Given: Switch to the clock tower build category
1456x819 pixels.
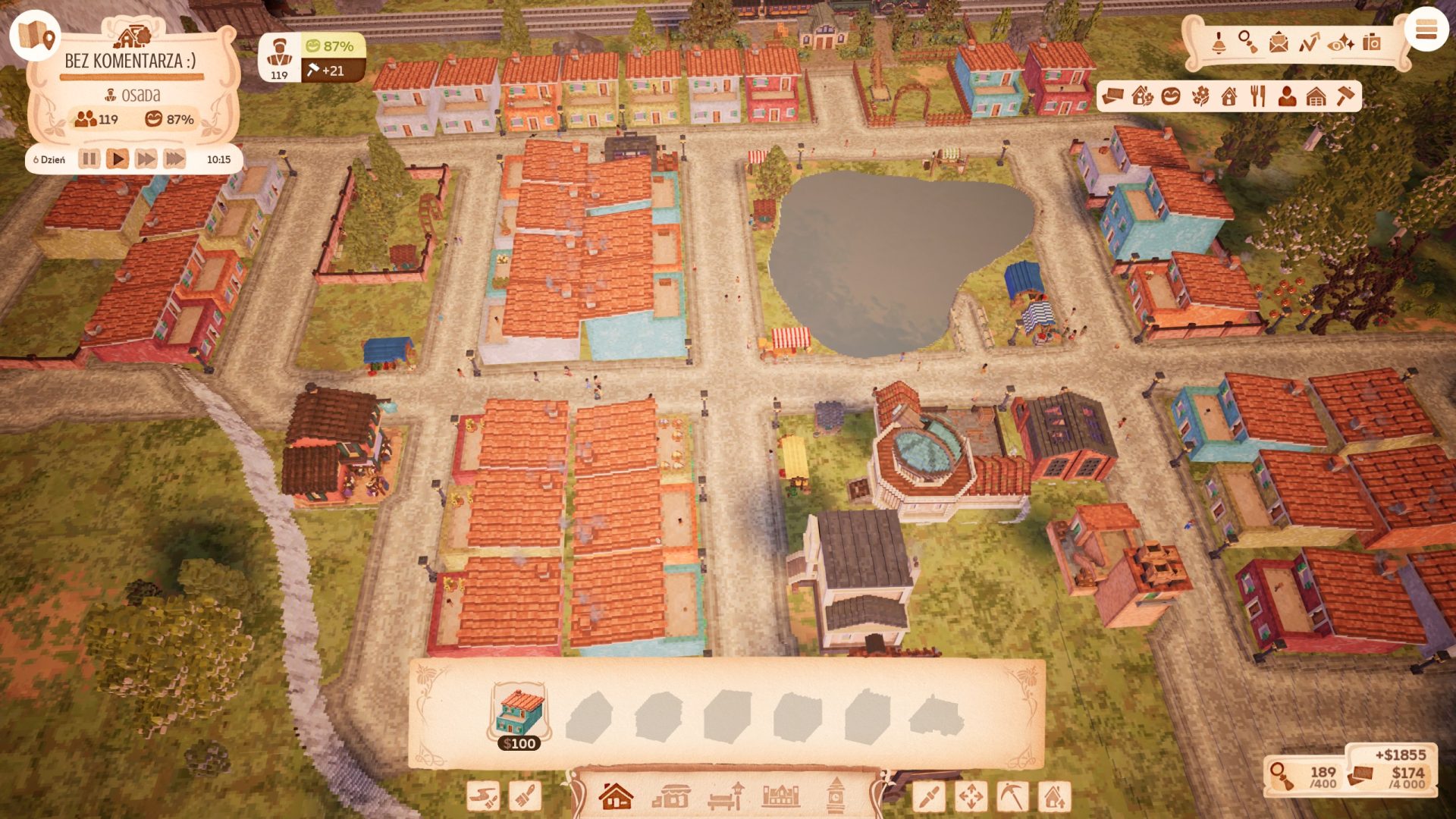Looking at the screenshot, I should click(835, 796).
